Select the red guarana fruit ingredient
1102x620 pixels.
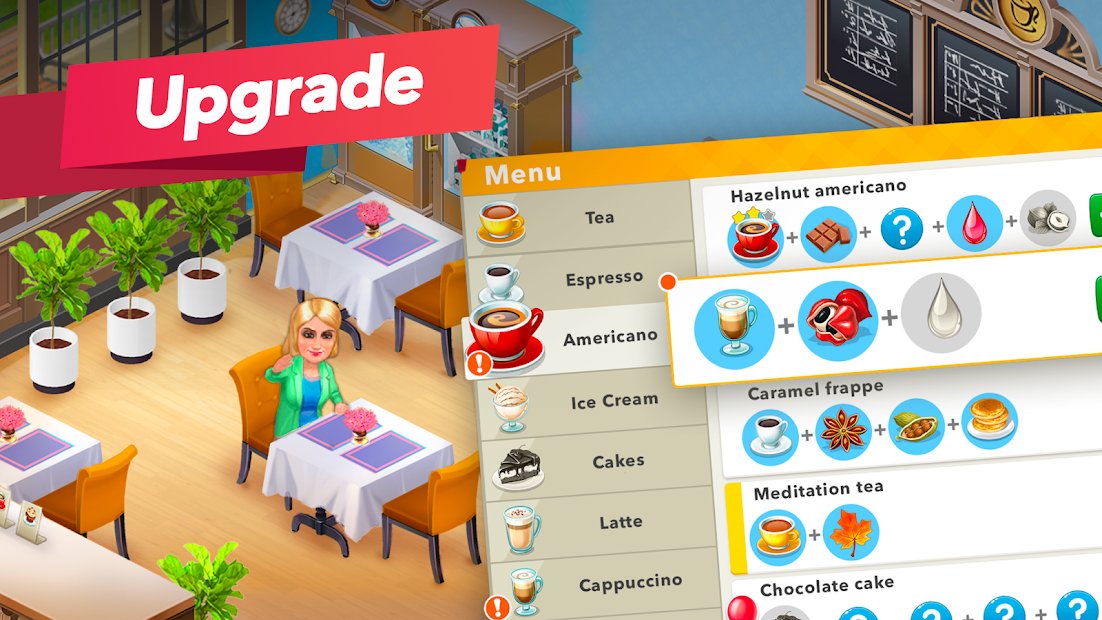pyautogui.click(x=838, y=320)
